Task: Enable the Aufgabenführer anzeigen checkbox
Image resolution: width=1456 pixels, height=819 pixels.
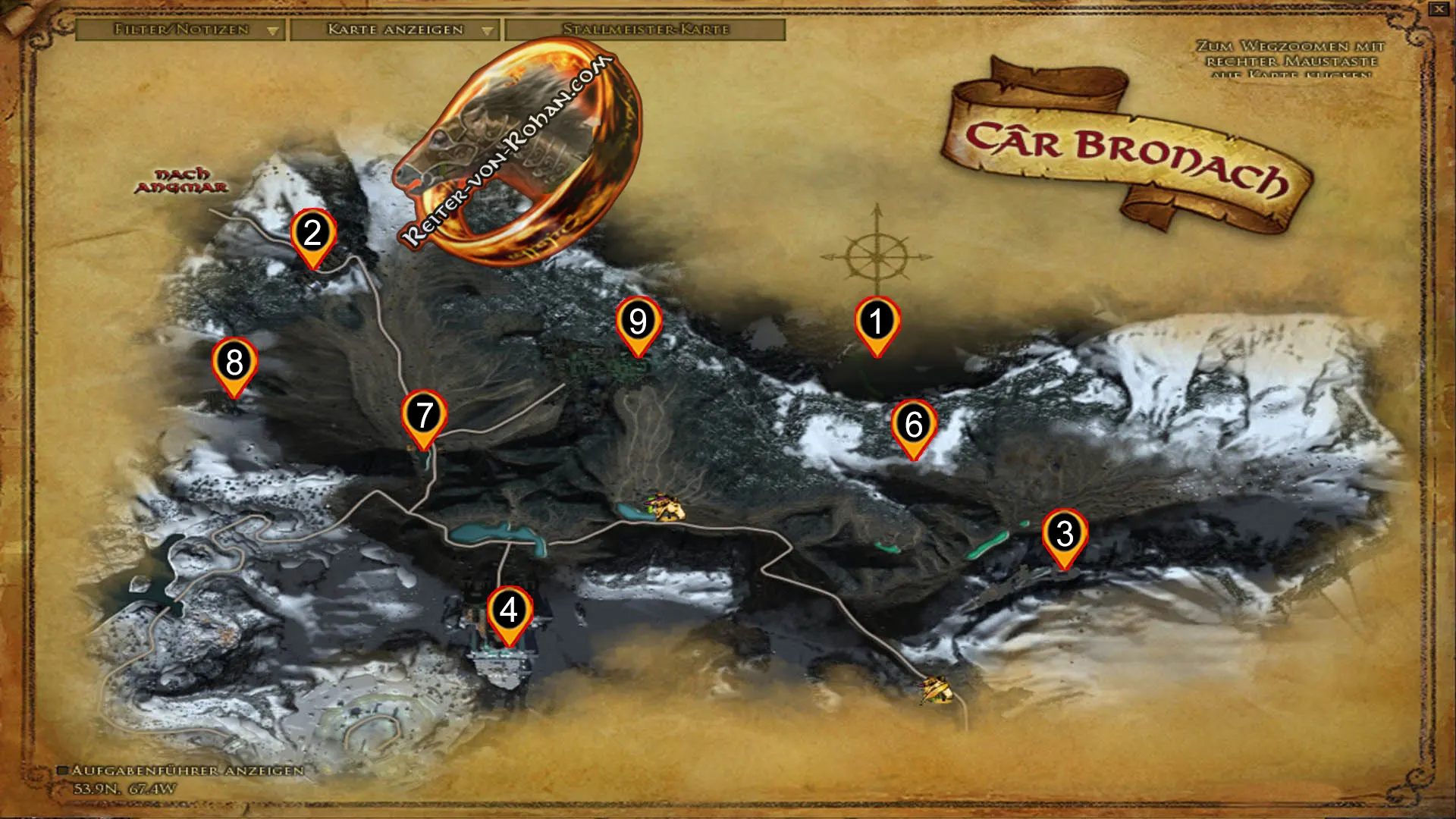Action: [x=64, y=770]
